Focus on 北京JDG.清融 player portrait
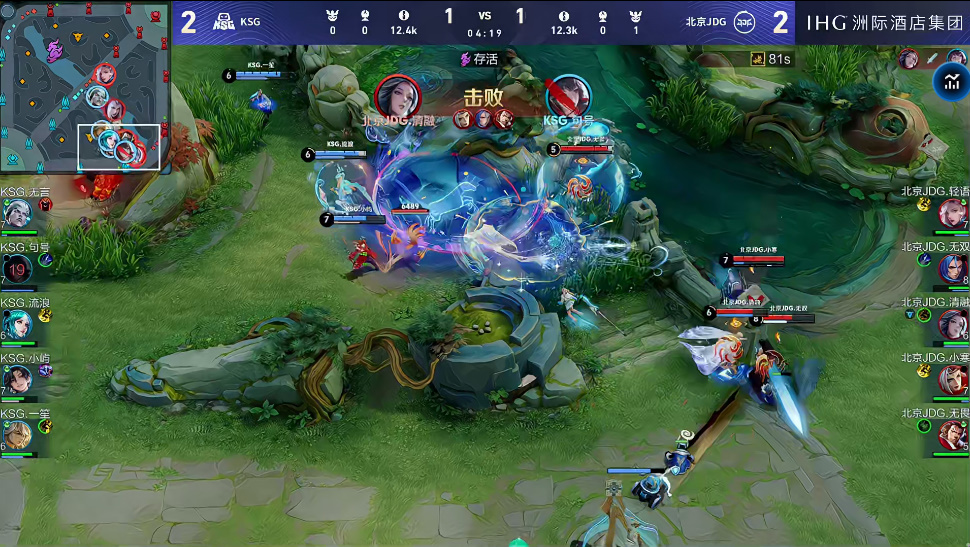970x547 pixels. (952, 324)
